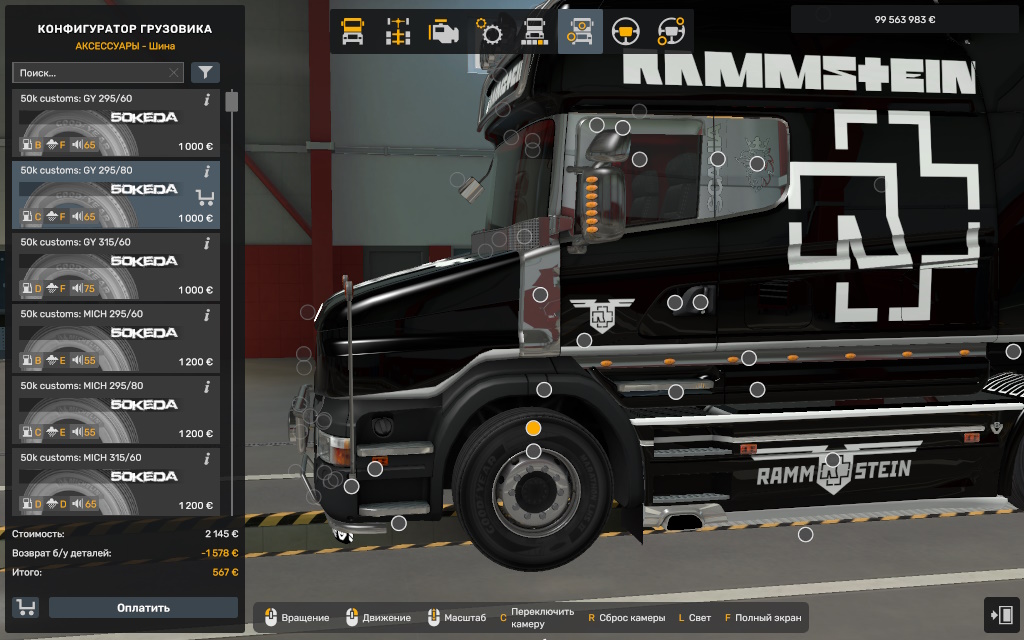Switch to interior accessories steering wheel tab

671,32
